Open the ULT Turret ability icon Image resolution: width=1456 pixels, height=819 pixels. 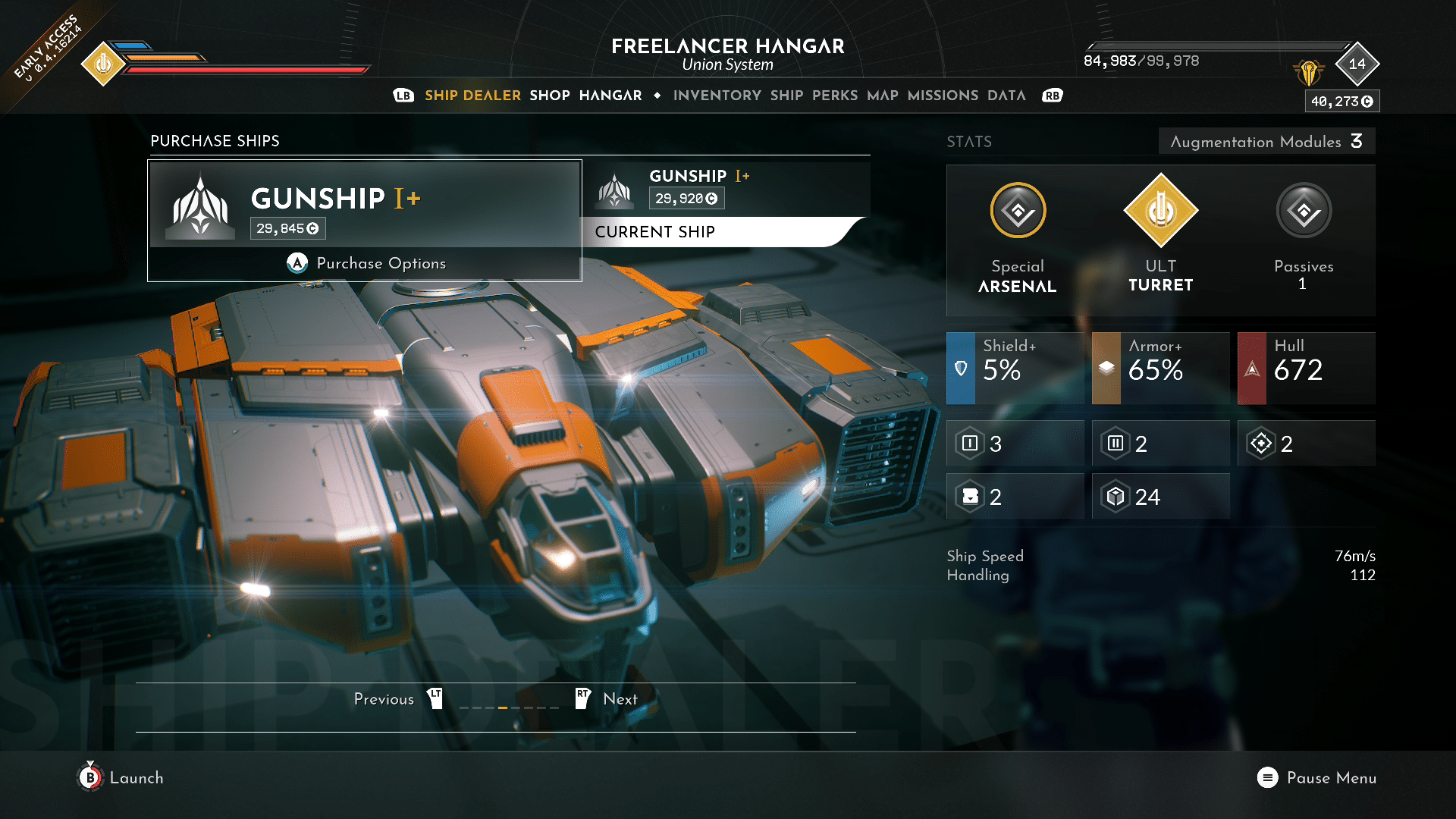pyautogui.click(x=1161, y=212)
